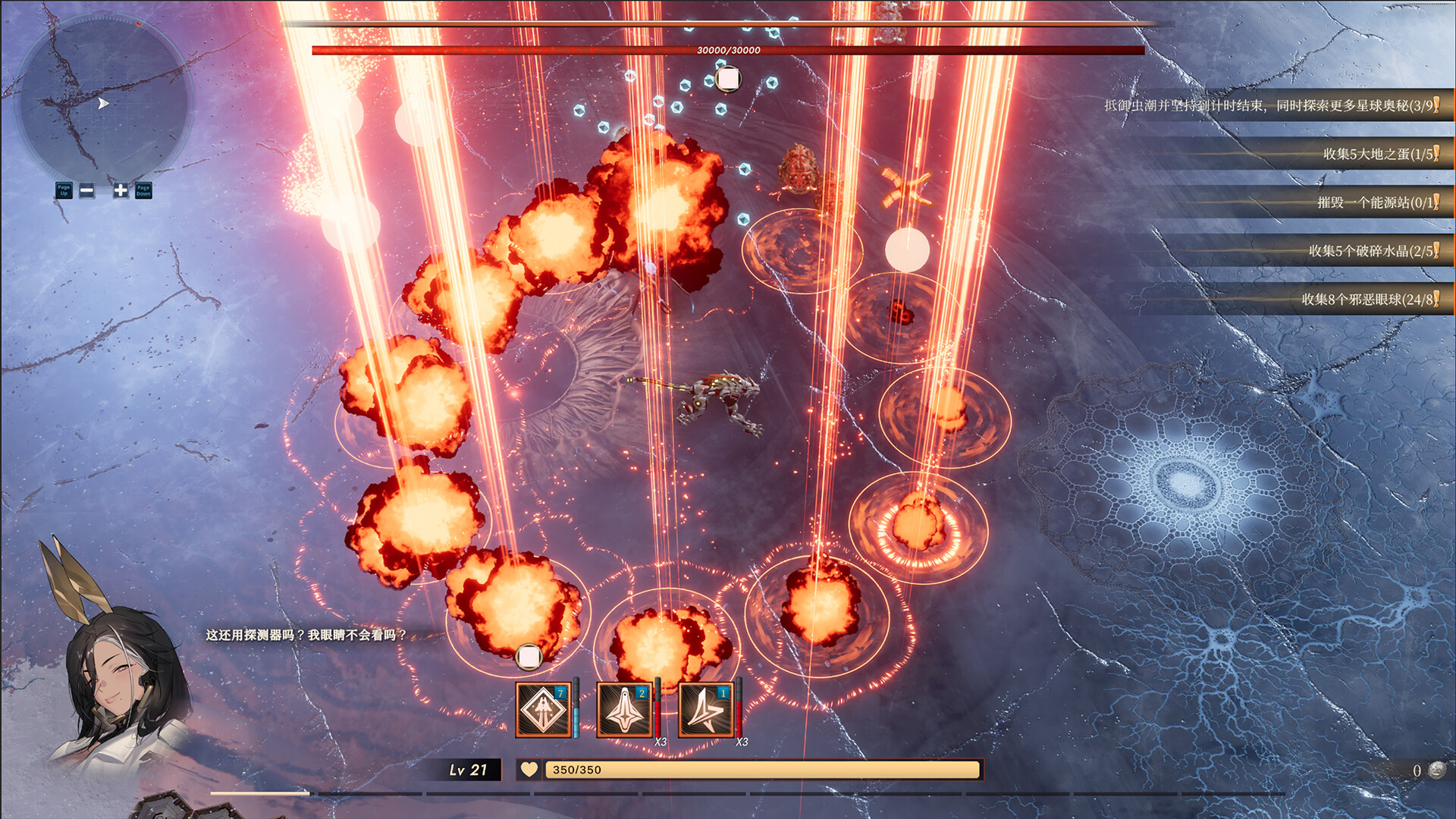Click the exclamation marker on the 收集5大地之蛋 quest
1456x819 pixels.
[1436, 154]
